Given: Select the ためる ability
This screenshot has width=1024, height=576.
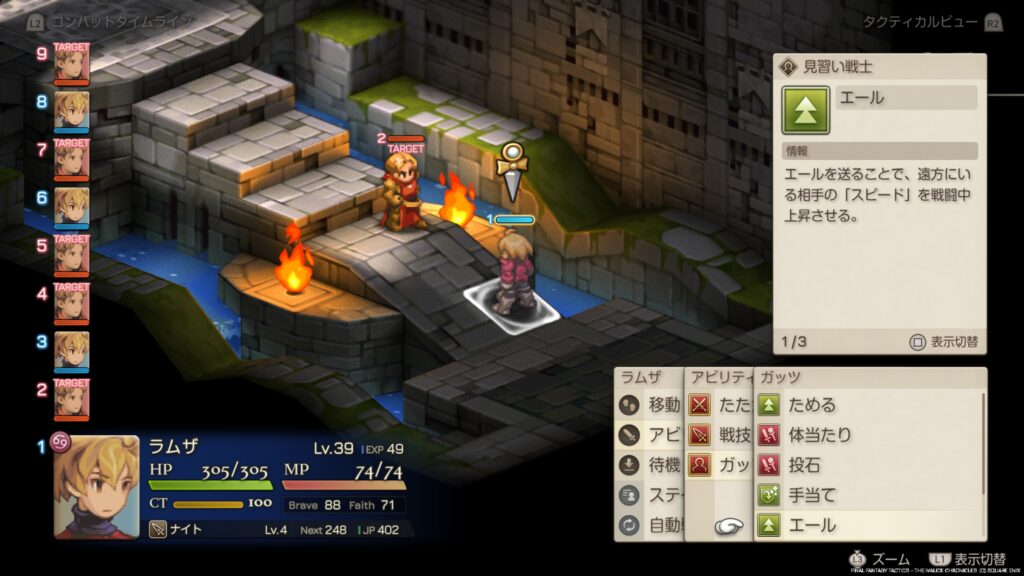Looking at the screenshot, I should [x=812, y=405].
